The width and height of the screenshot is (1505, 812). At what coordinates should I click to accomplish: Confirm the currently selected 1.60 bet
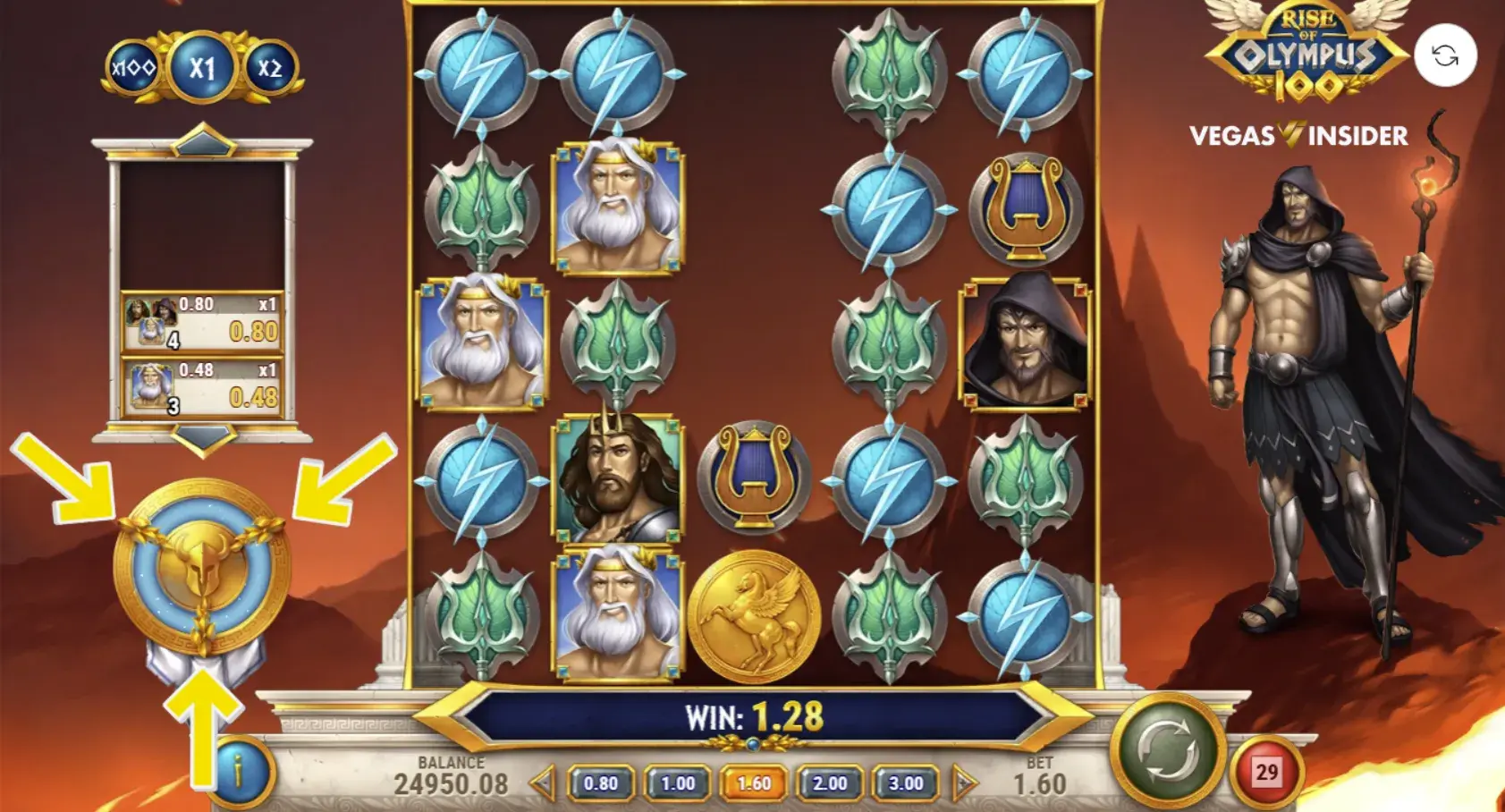coord(752,782)
